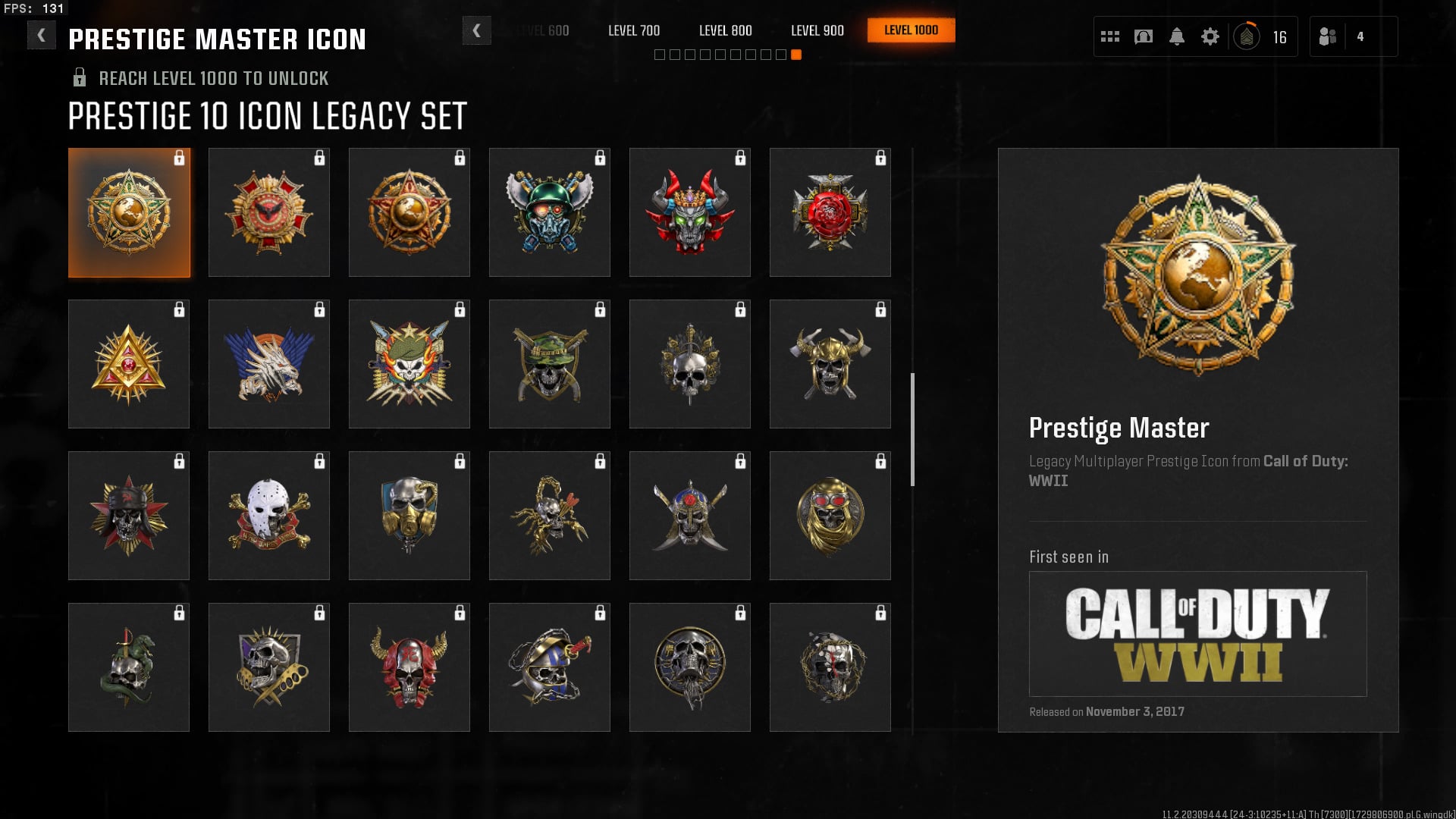Open the gear settings icon
The image size is (1456, 819).
click(x=1210, y=36)
